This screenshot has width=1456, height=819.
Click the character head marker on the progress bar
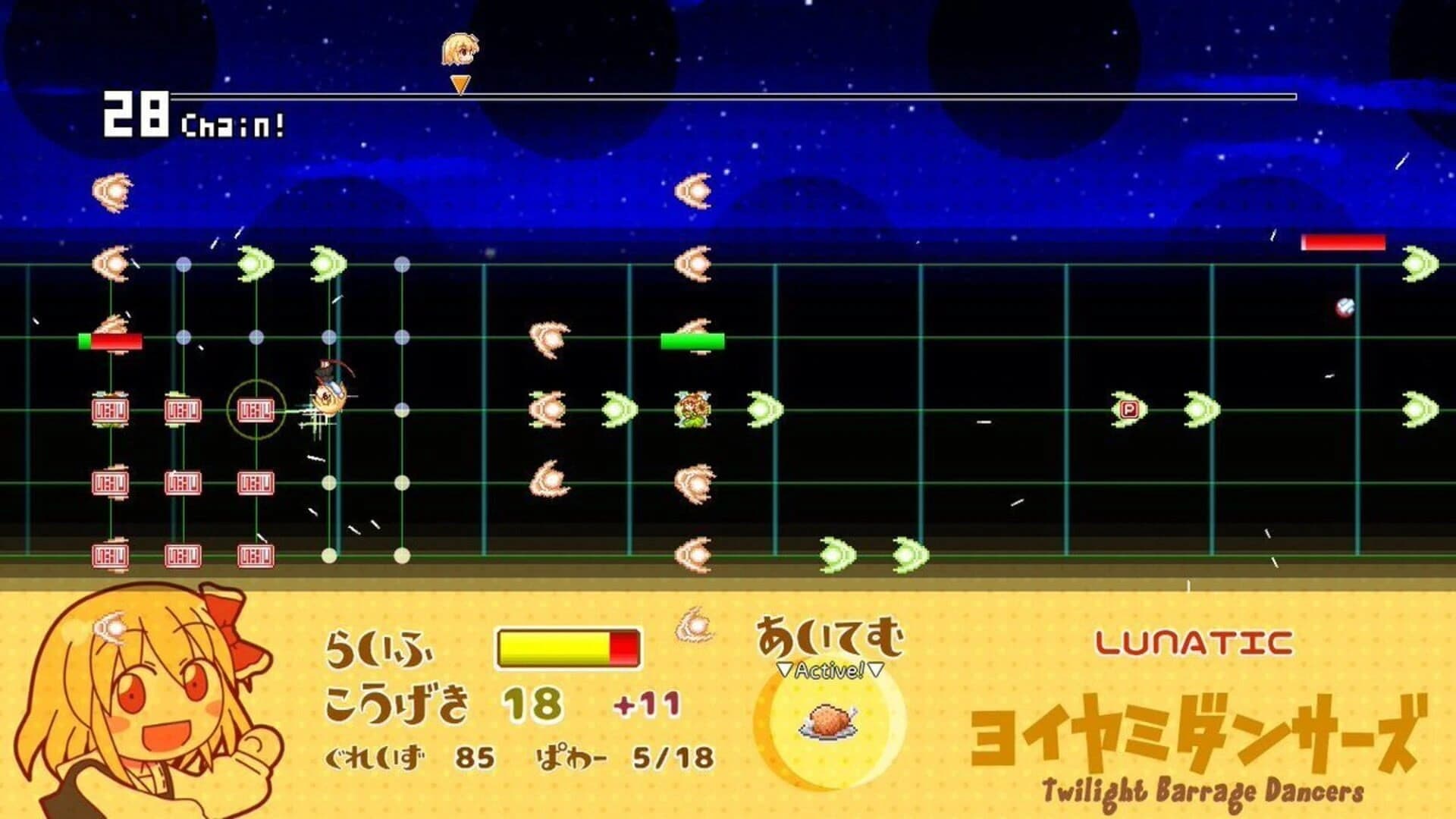pyautogui.click(x=458, y=49)
